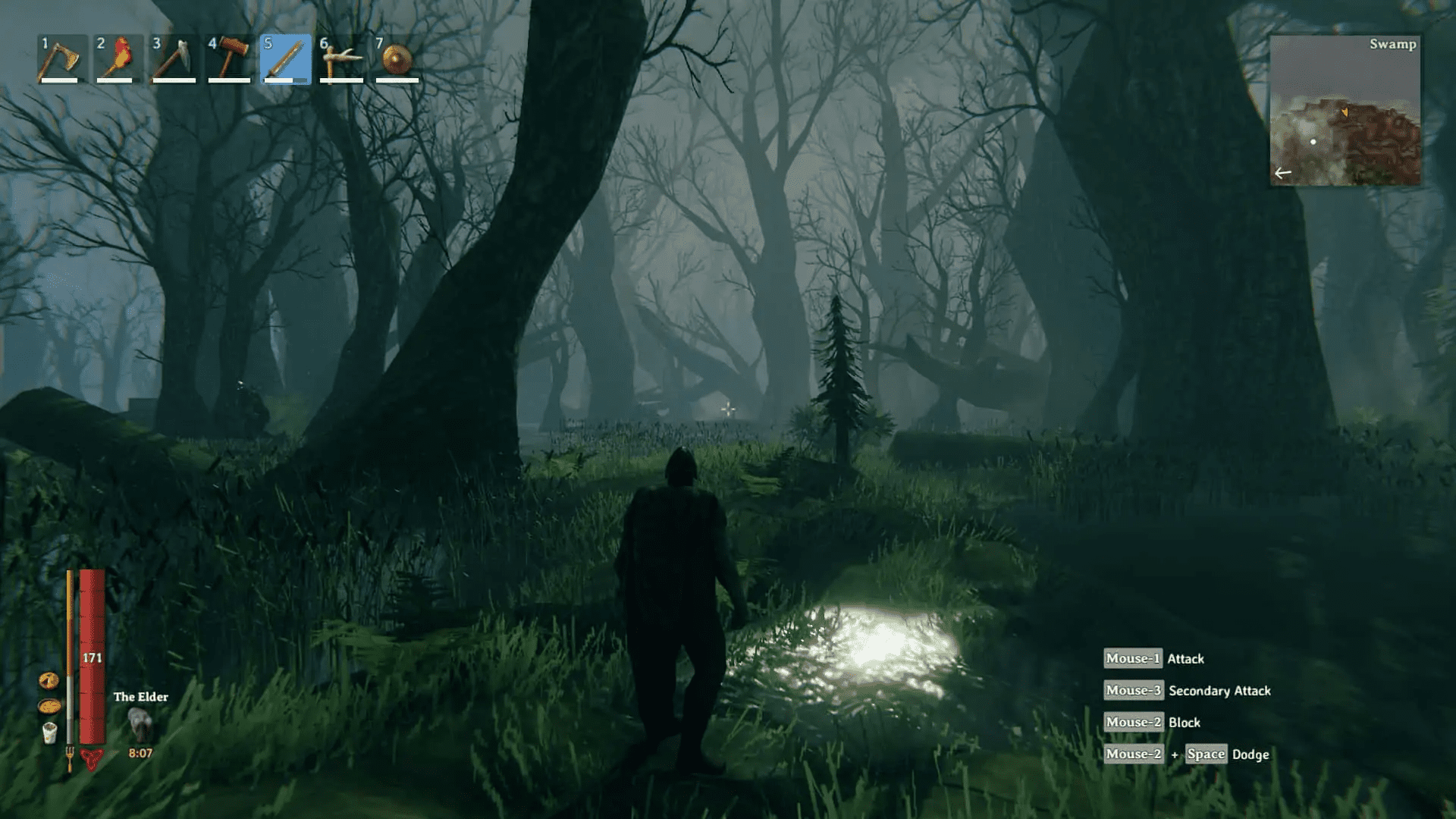
Task: Choose the hoe in hotbar slot 3
Action: (x=174, y=59)
